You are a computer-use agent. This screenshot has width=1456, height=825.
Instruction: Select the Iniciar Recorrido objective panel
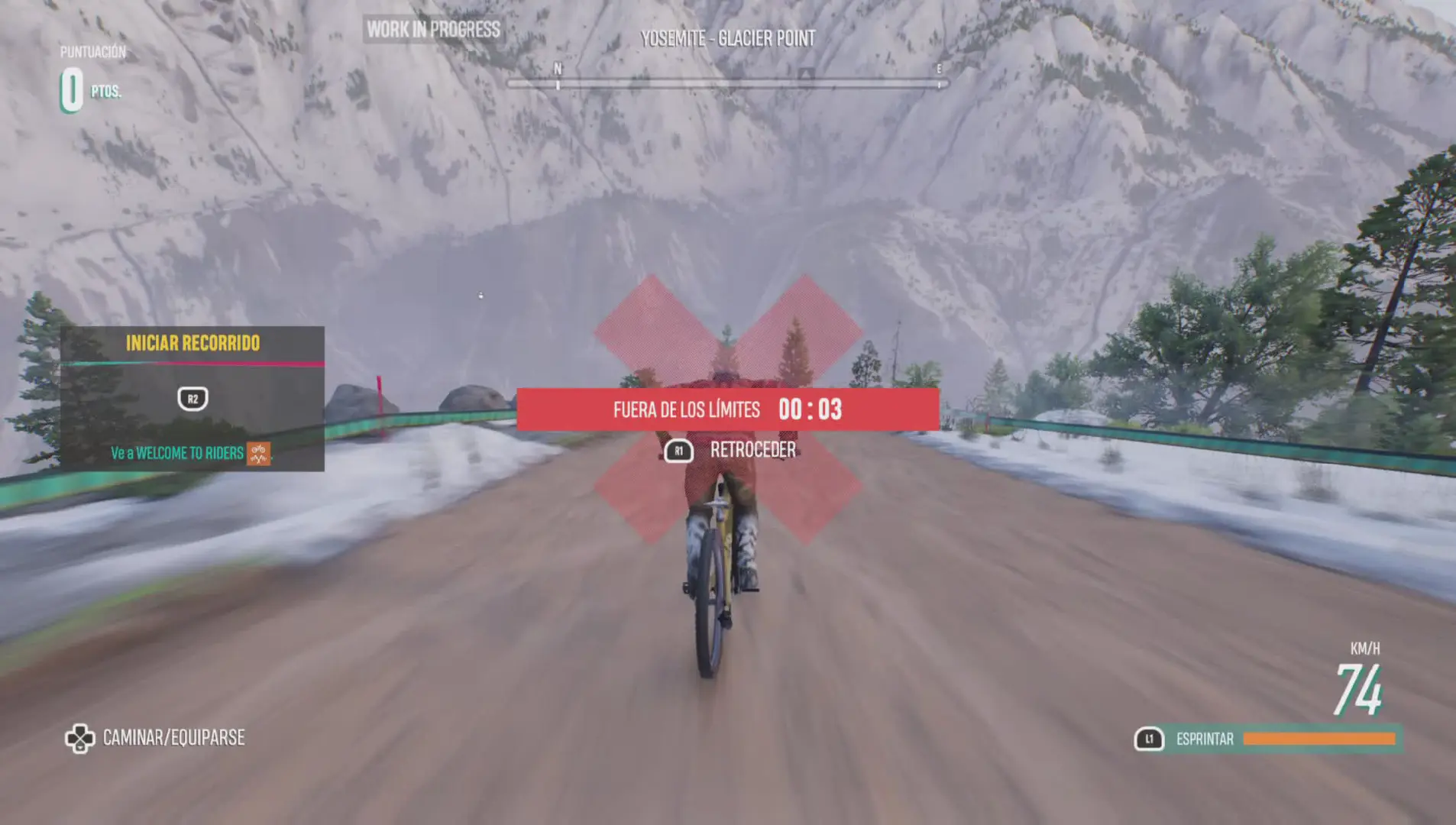(x=193, y=398)
